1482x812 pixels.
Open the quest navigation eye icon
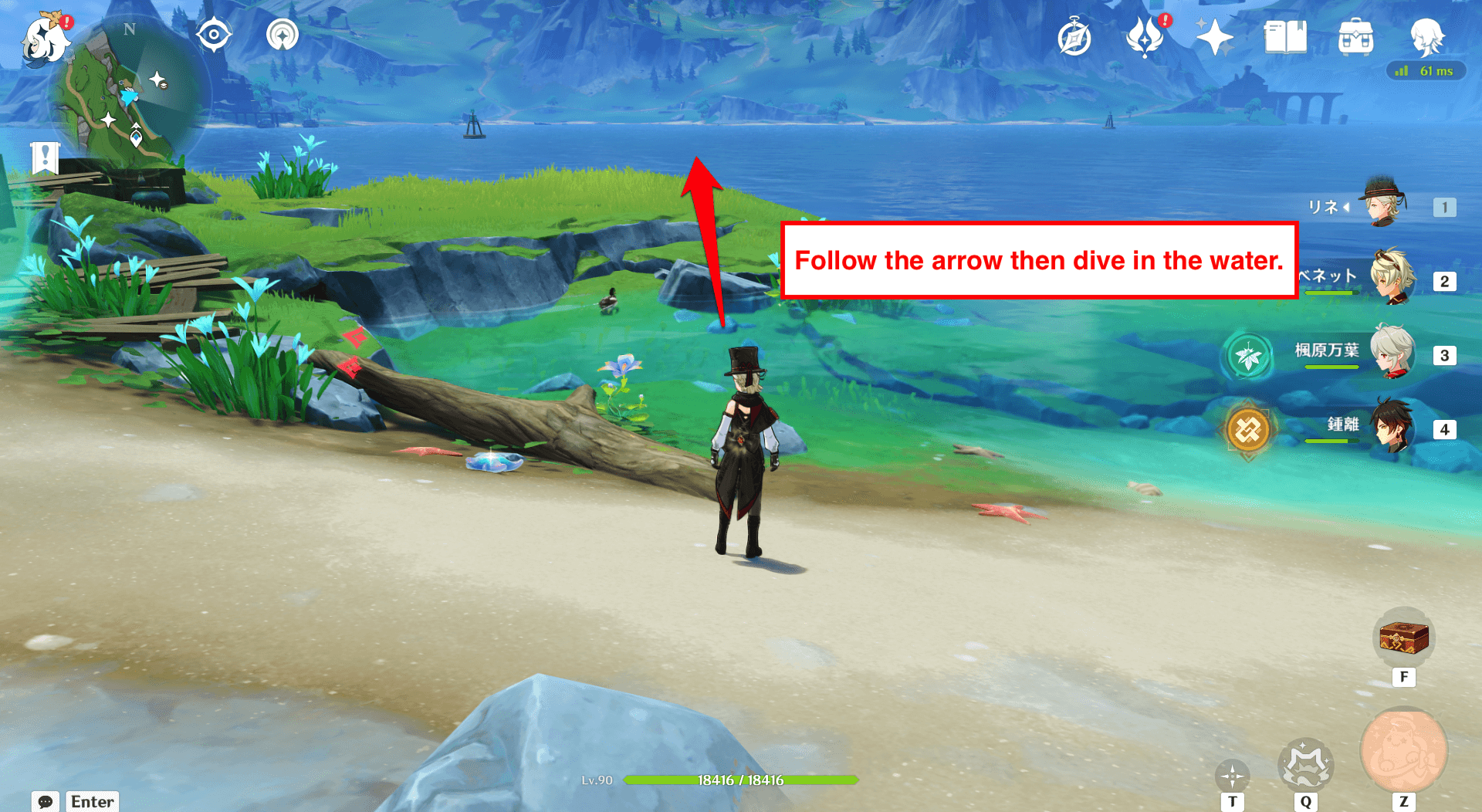click(x=213, y=36)
